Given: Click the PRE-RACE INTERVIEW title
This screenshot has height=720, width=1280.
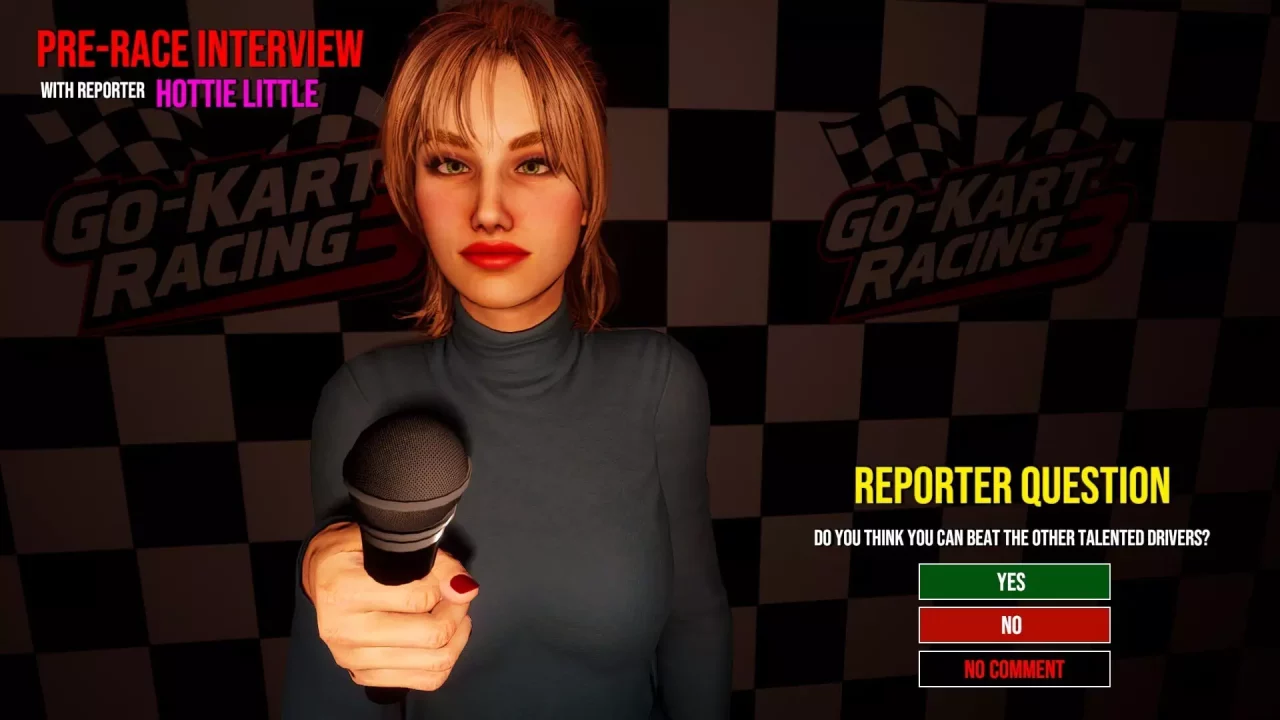Looking at the screenshot, I should click(200, 48).
